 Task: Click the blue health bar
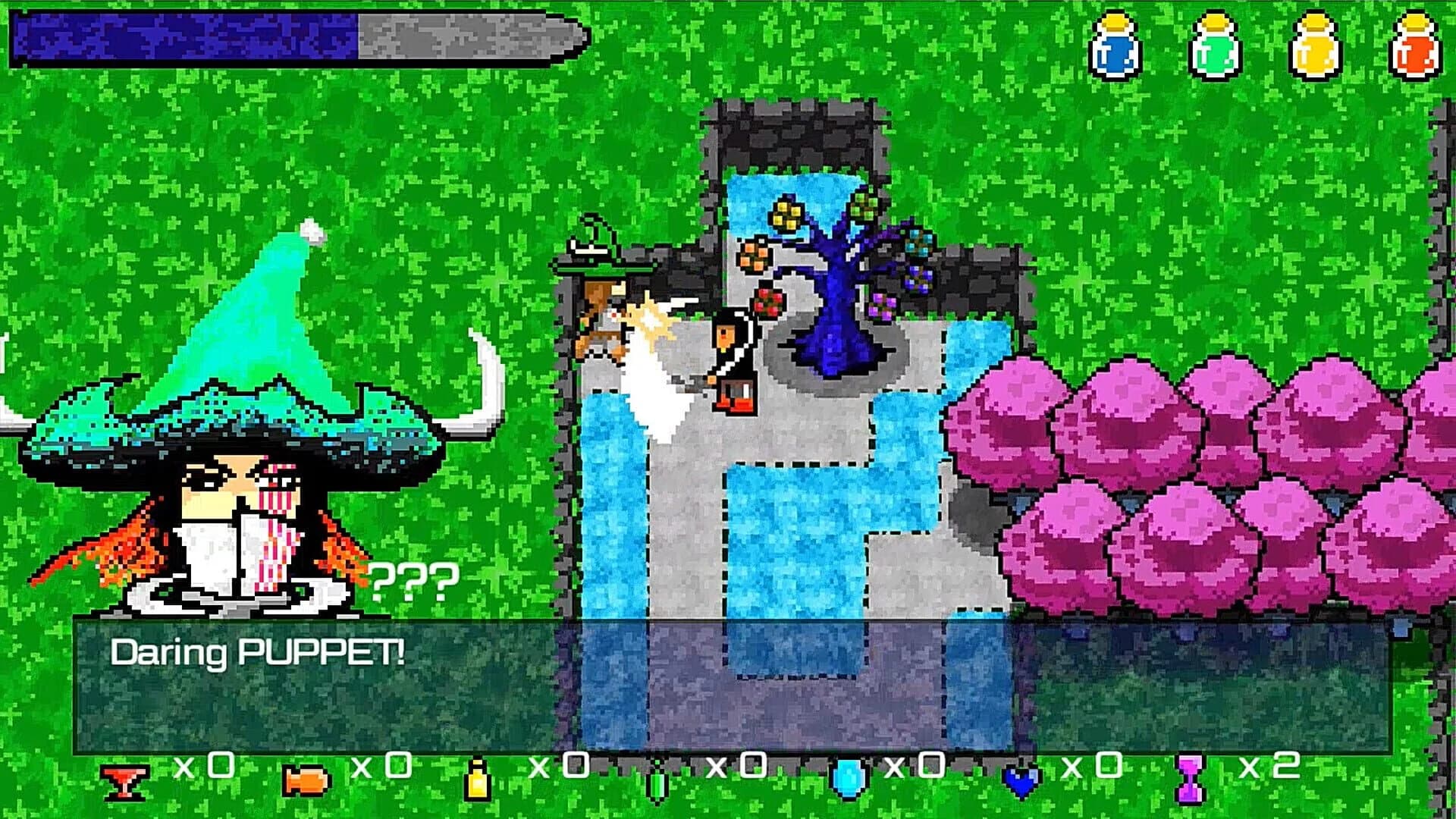[182, 38]
